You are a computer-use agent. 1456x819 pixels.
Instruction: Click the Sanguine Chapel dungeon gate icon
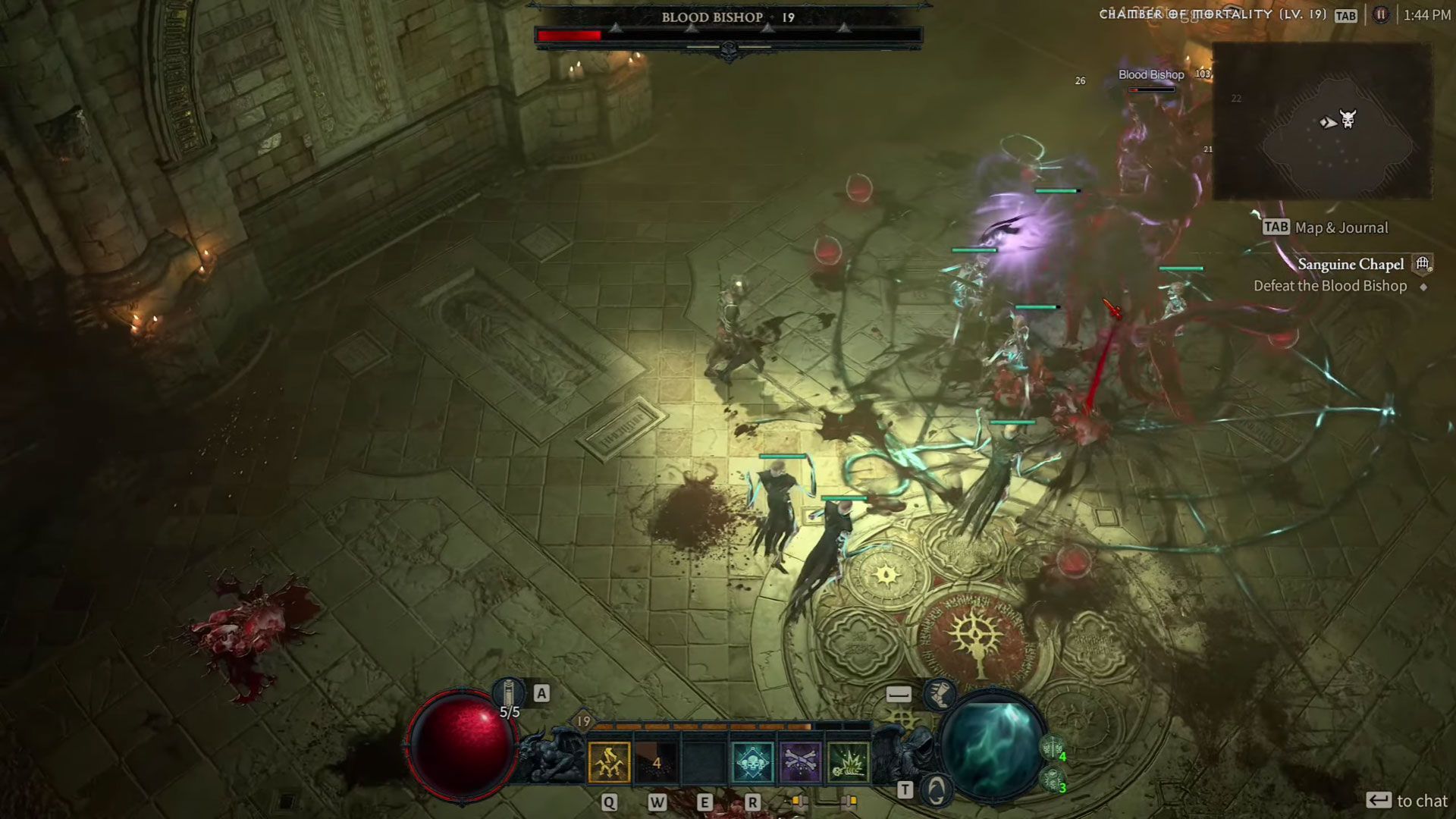(1423, 264)
